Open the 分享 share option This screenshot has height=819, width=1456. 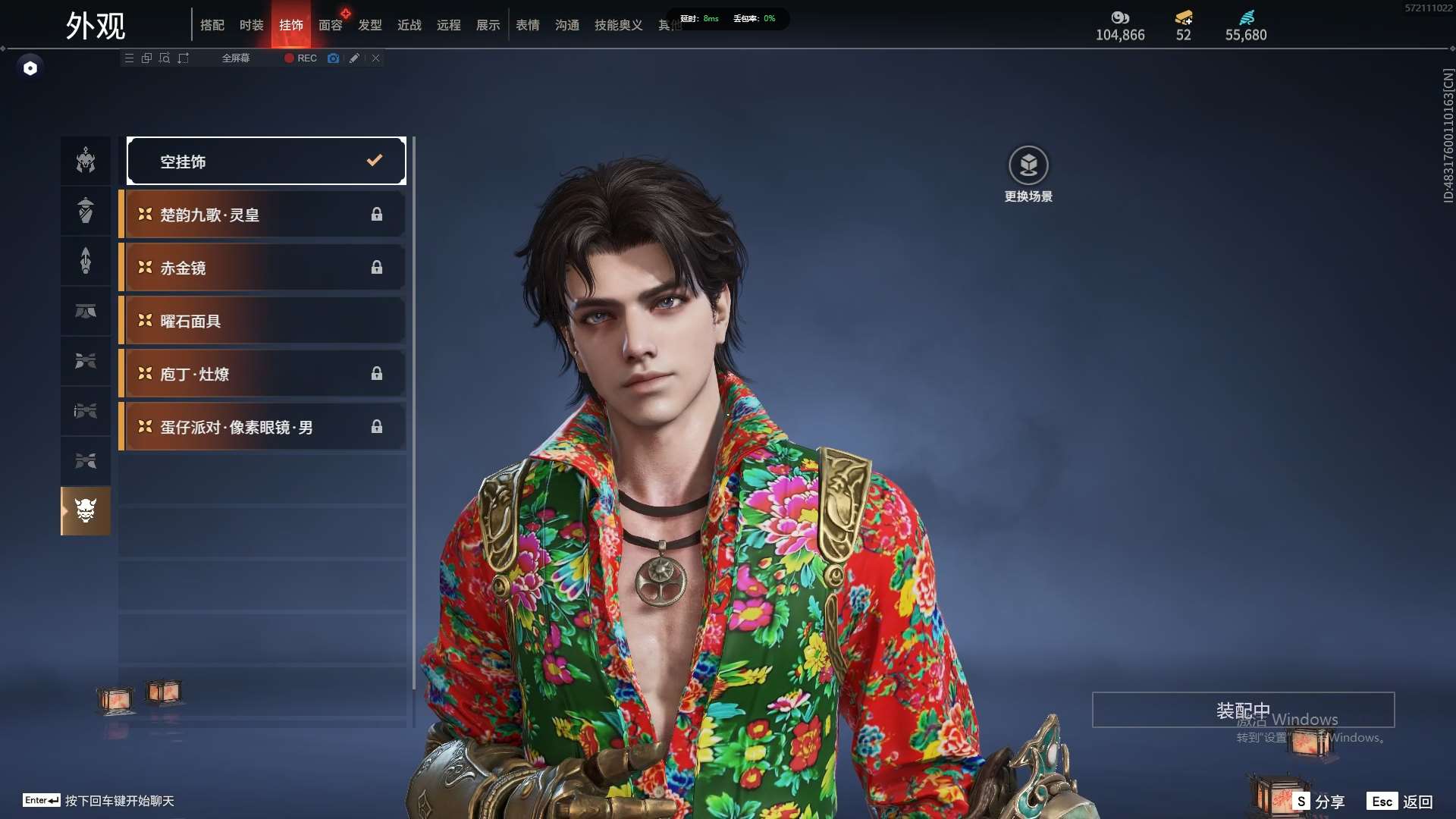[1320, 802]
